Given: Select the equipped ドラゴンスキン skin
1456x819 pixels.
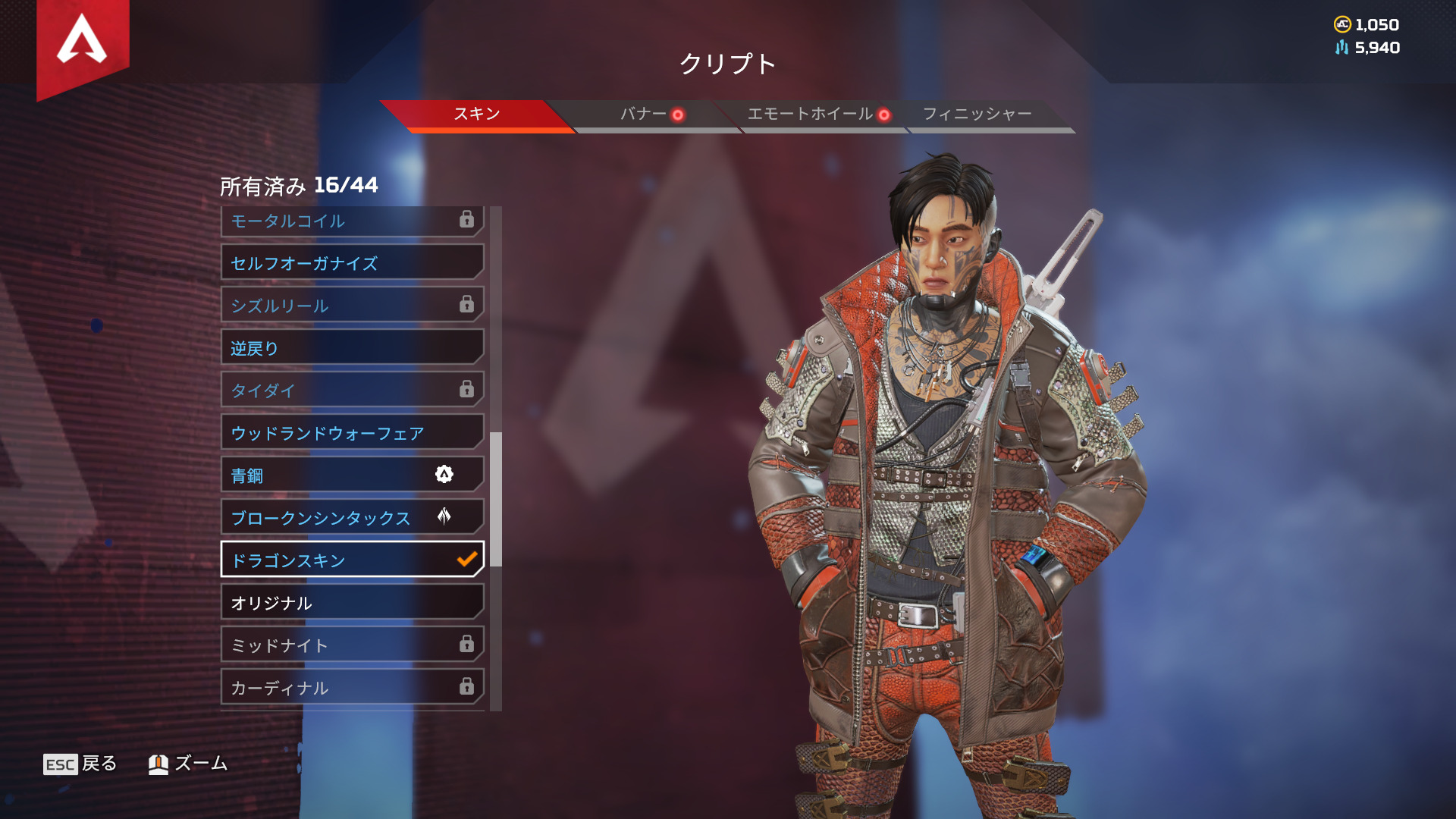Looking at the screenshot, I should coord(352,560).
